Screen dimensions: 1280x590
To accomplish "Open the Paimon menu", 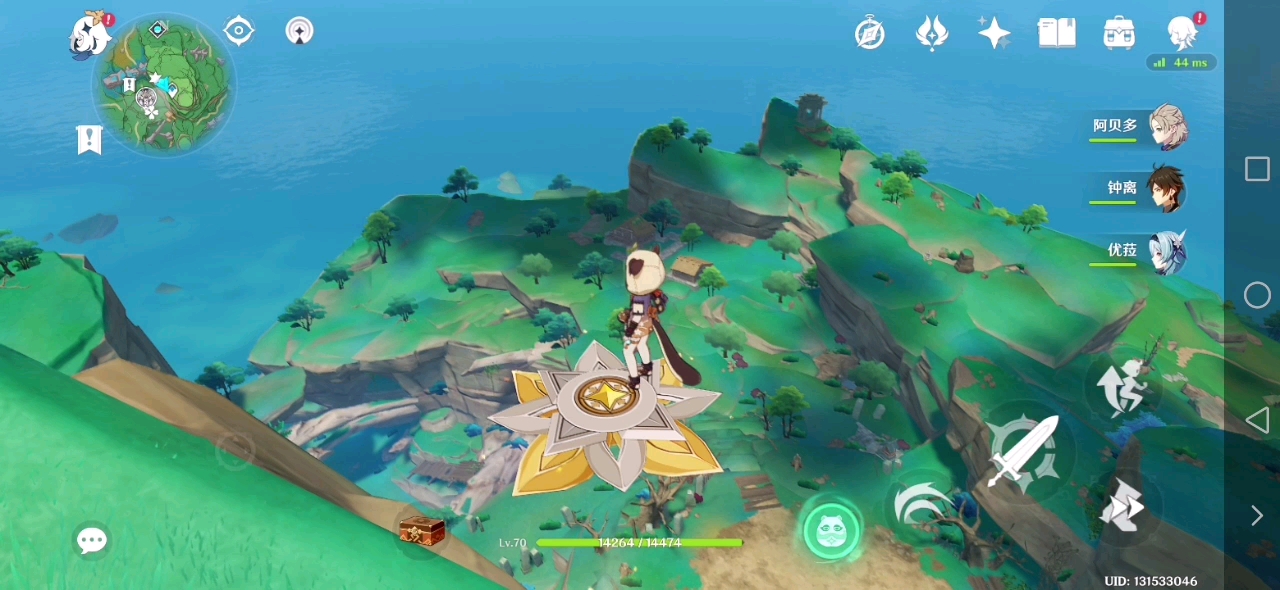I will click(x=90, y=35).
